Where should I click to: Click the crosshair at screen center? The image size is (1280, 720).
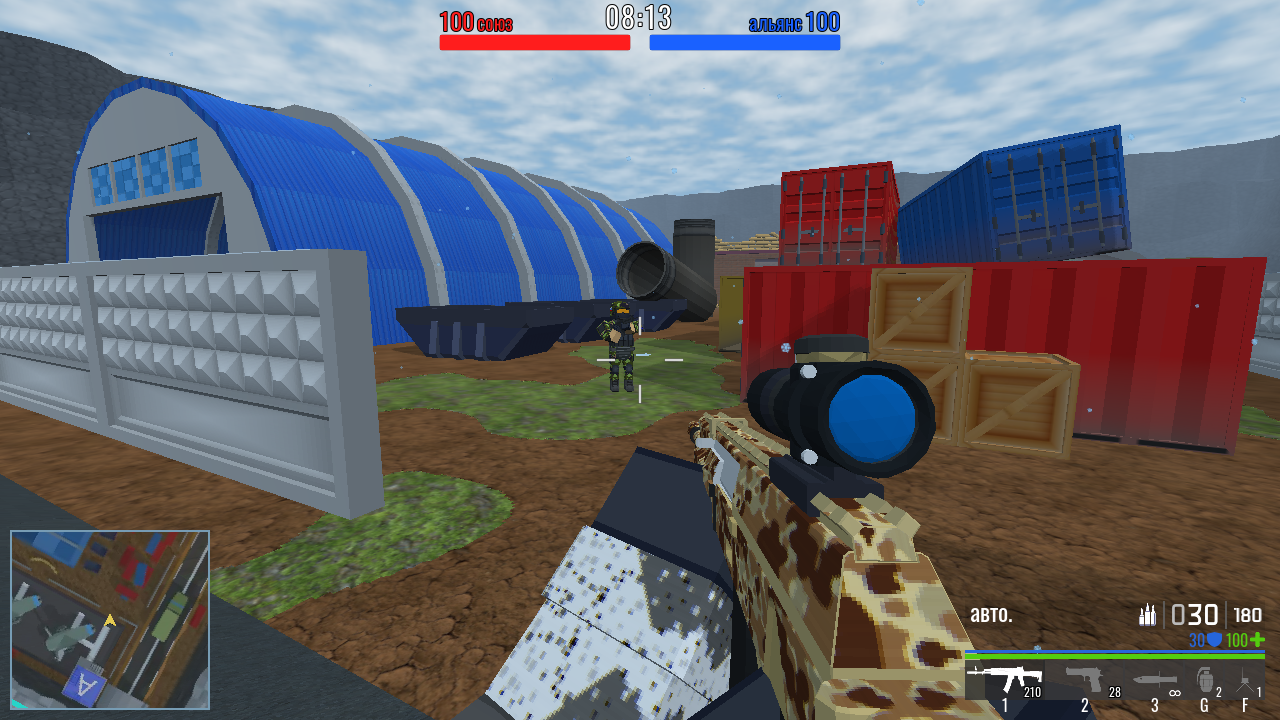point(640,360)
